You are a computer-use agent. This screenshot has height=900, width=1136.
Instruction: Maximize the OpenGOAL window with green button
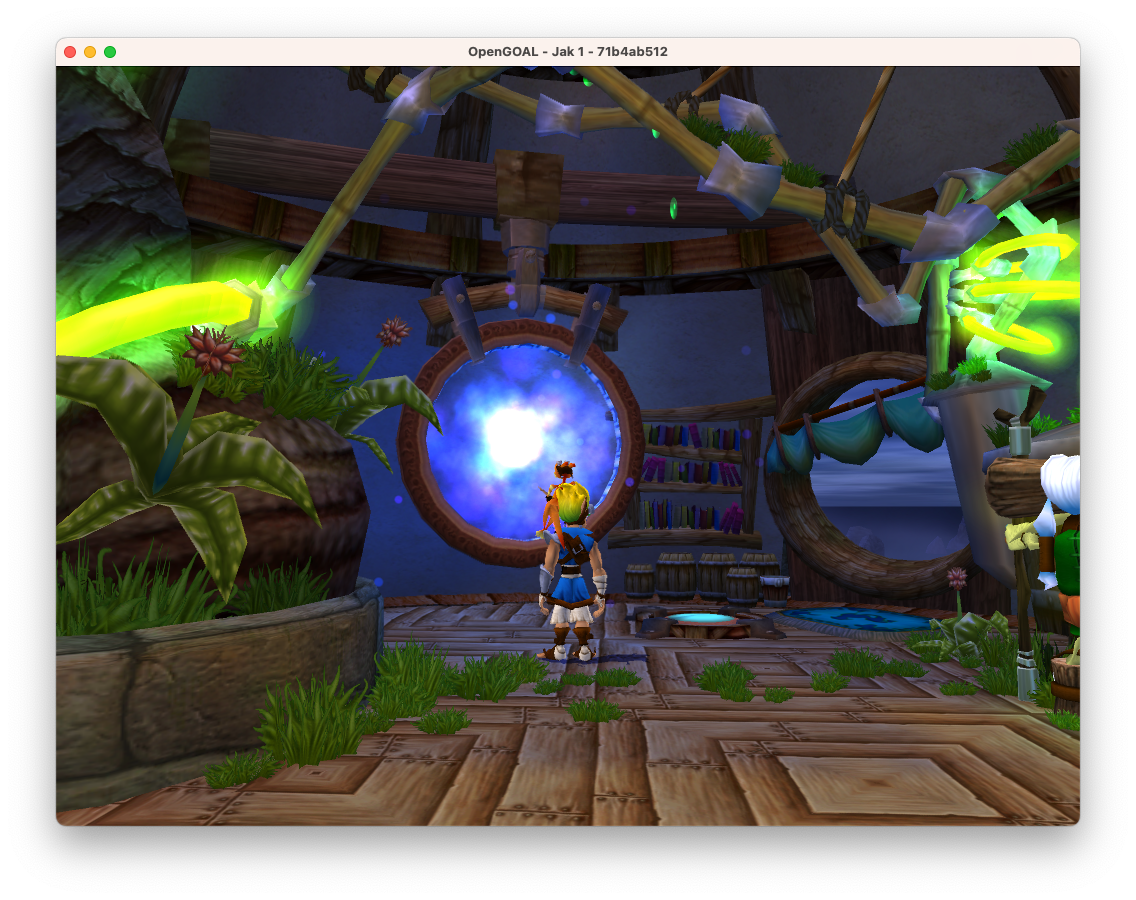coord(110,52)
